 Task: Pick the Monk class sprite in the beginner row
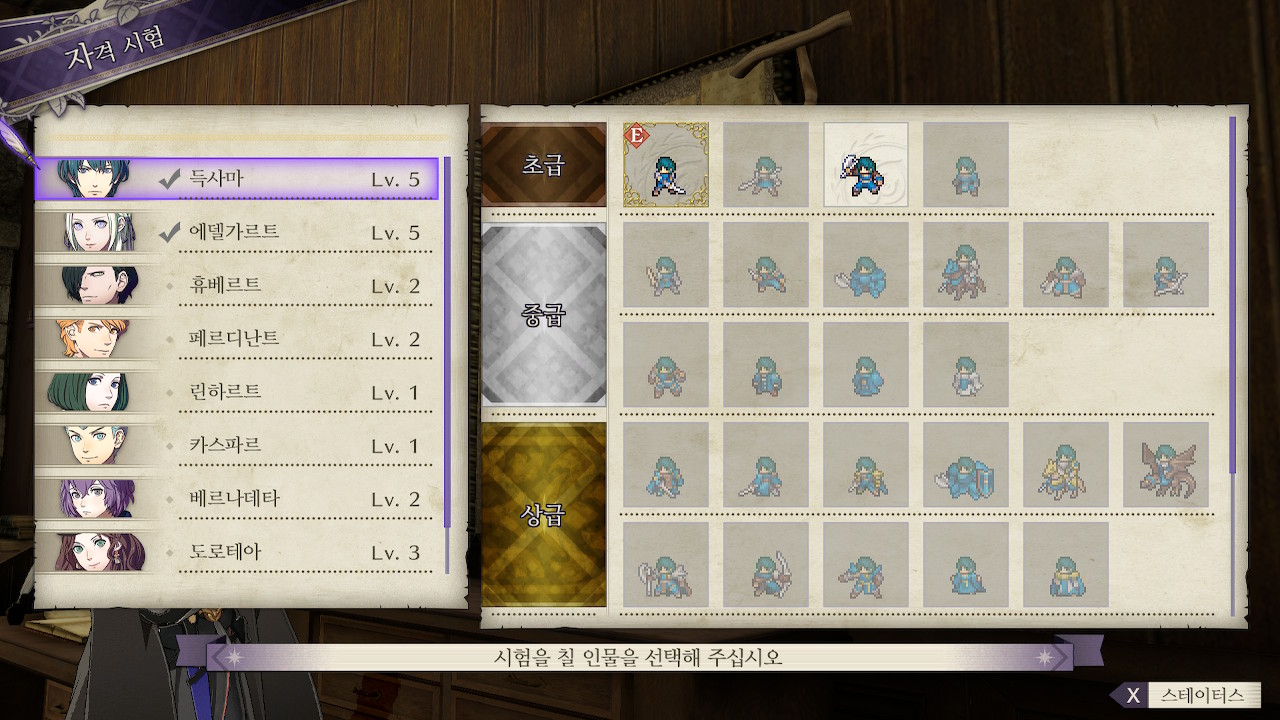click(966, 164)
